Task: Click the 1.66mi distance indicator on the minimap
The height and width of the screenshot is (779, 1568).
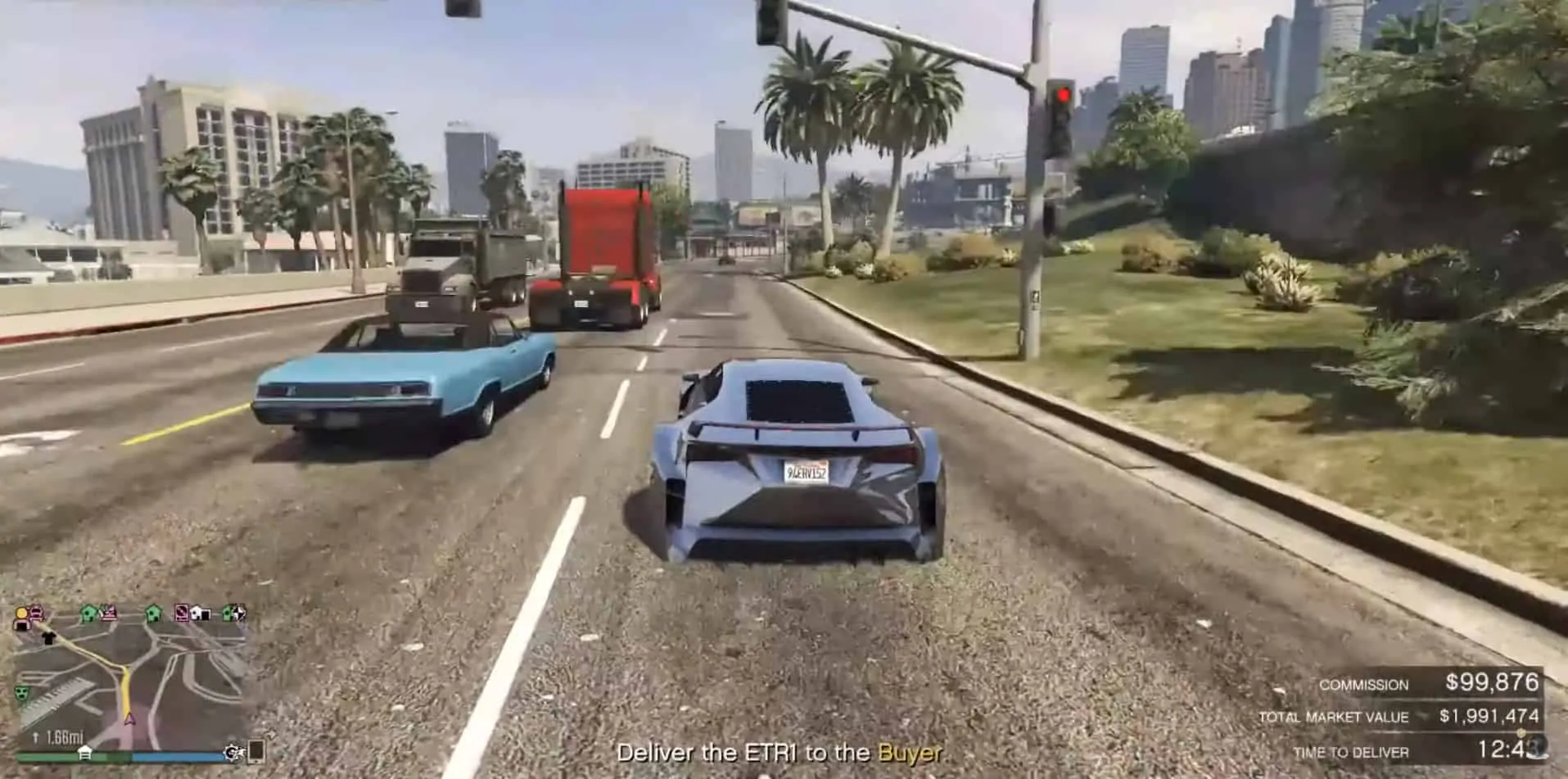Action: point(64,736)
